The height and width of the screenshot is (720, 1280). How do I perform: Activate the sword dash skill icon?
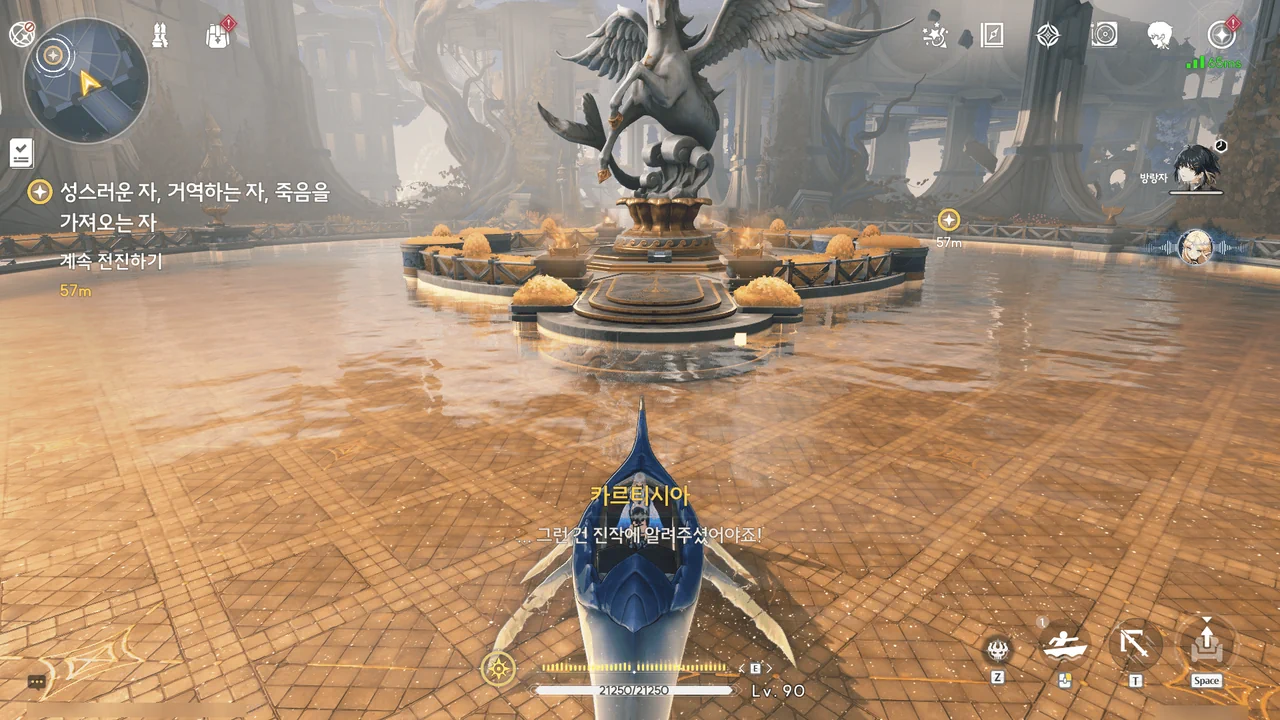point(1135,645)
